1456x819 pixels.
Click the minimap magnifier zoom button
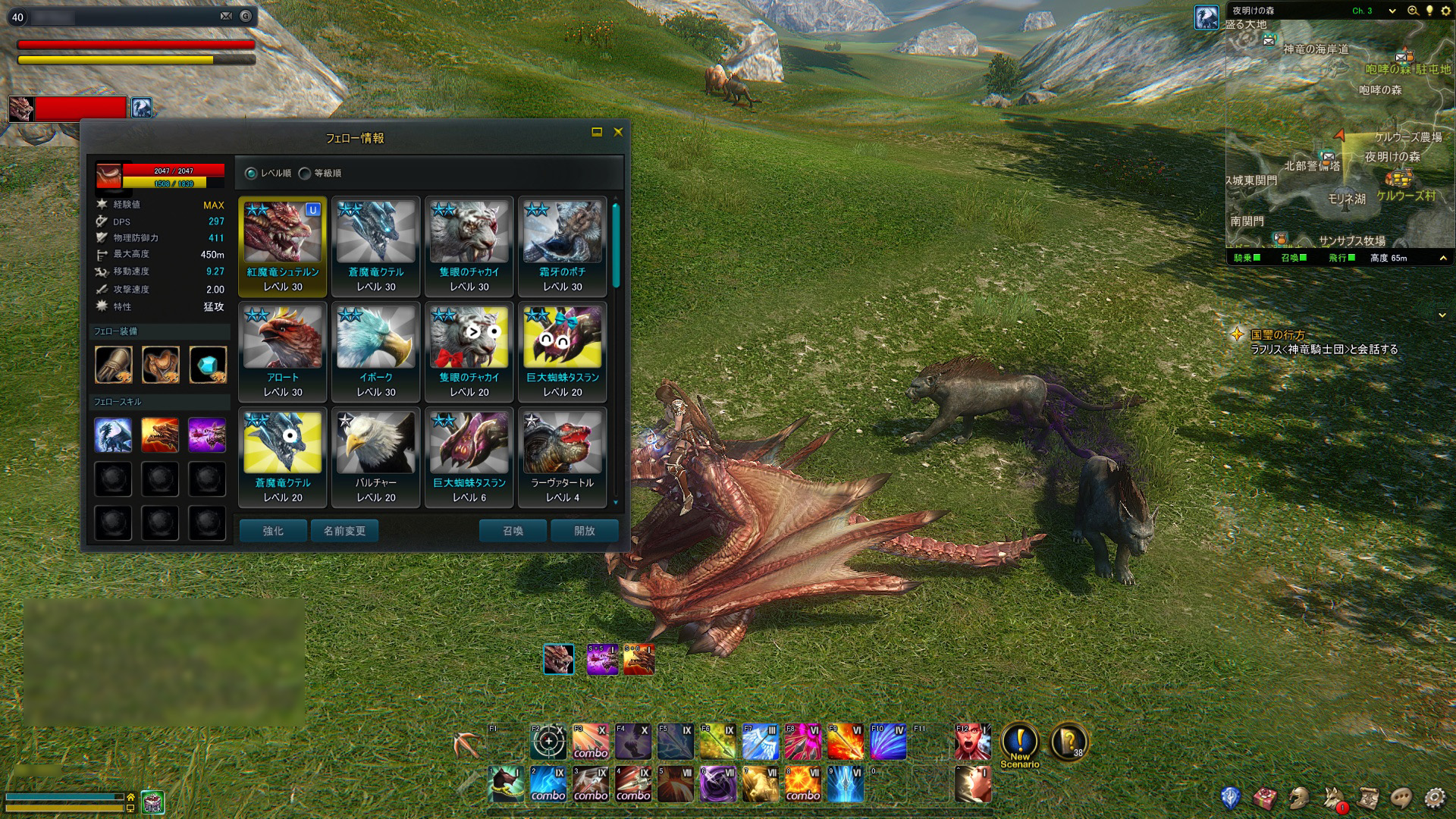pyautogui.click(x=1413, y=11)
